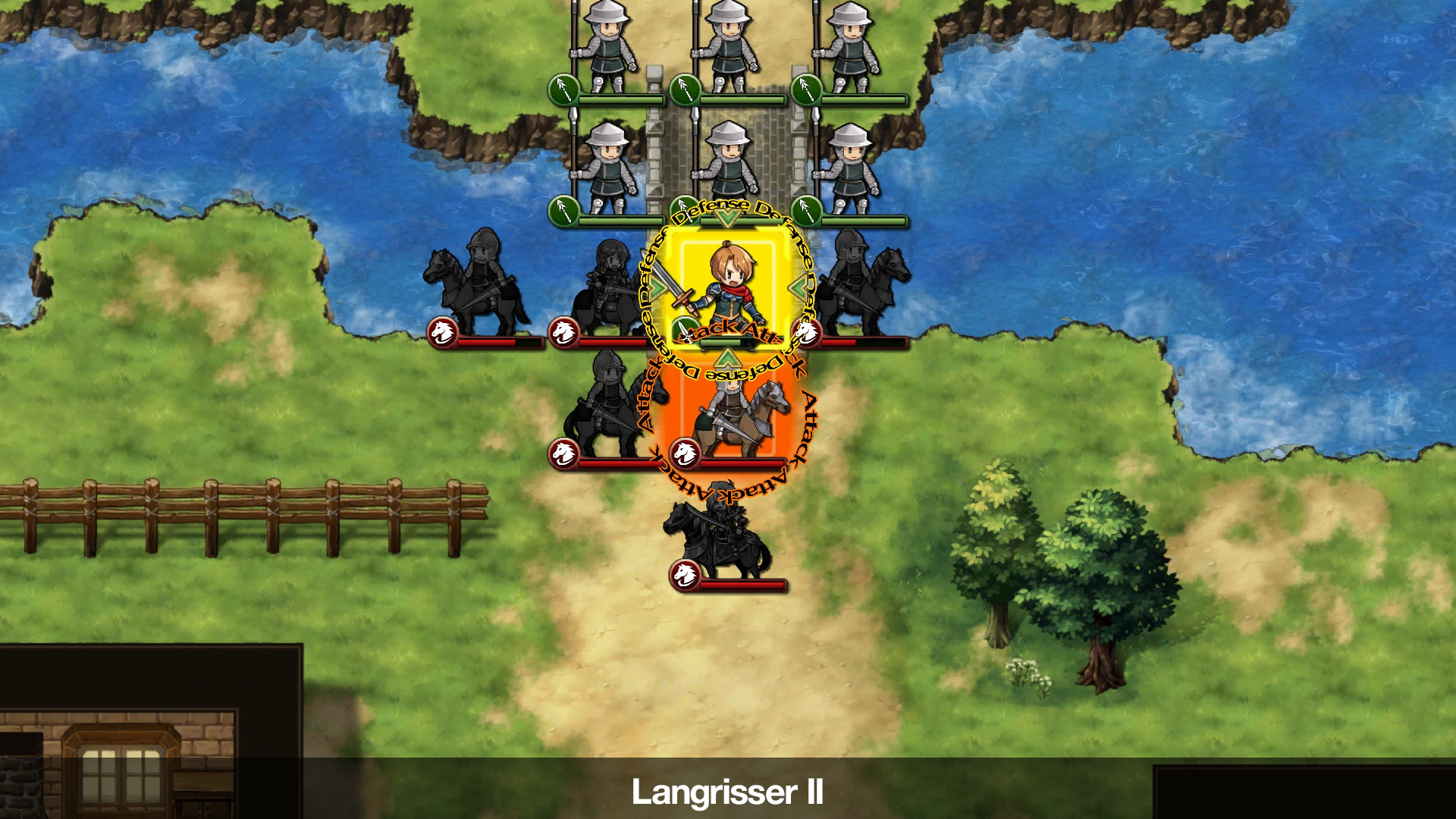Click the green chevron right of the hero
The image size is (1456, 819).
click(796, 287)
